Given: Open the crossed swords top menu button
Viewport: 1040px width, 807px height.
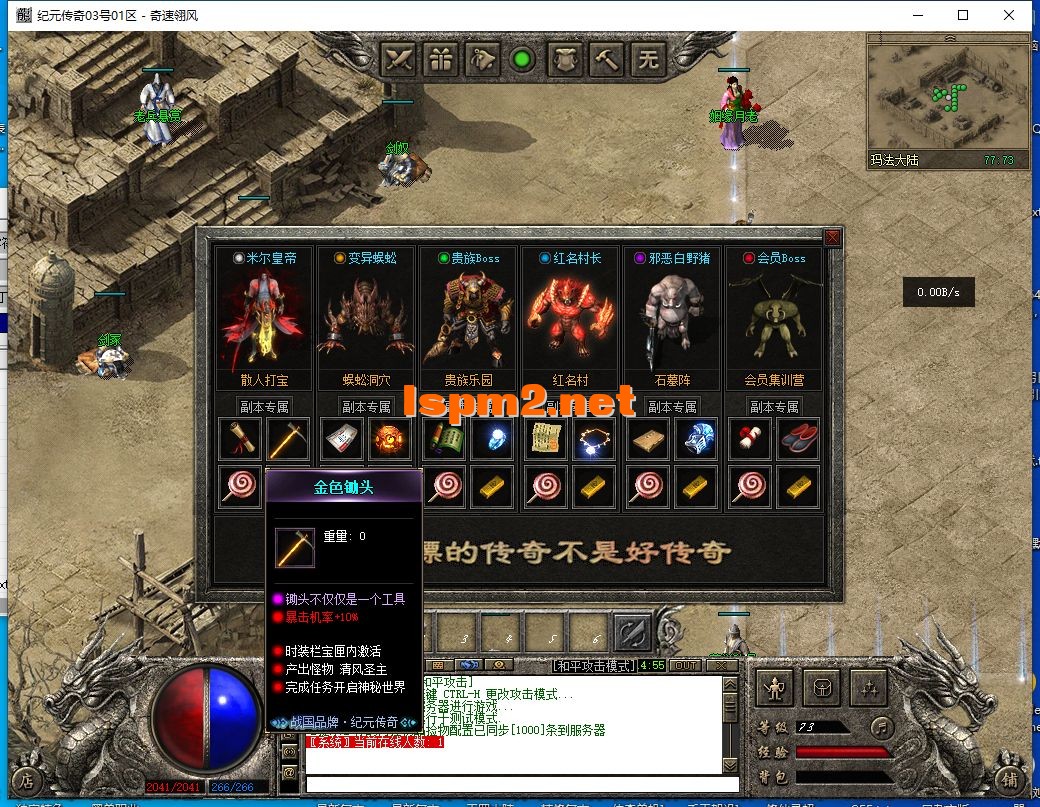Looking at the screenshot, I should pos(400,59).
